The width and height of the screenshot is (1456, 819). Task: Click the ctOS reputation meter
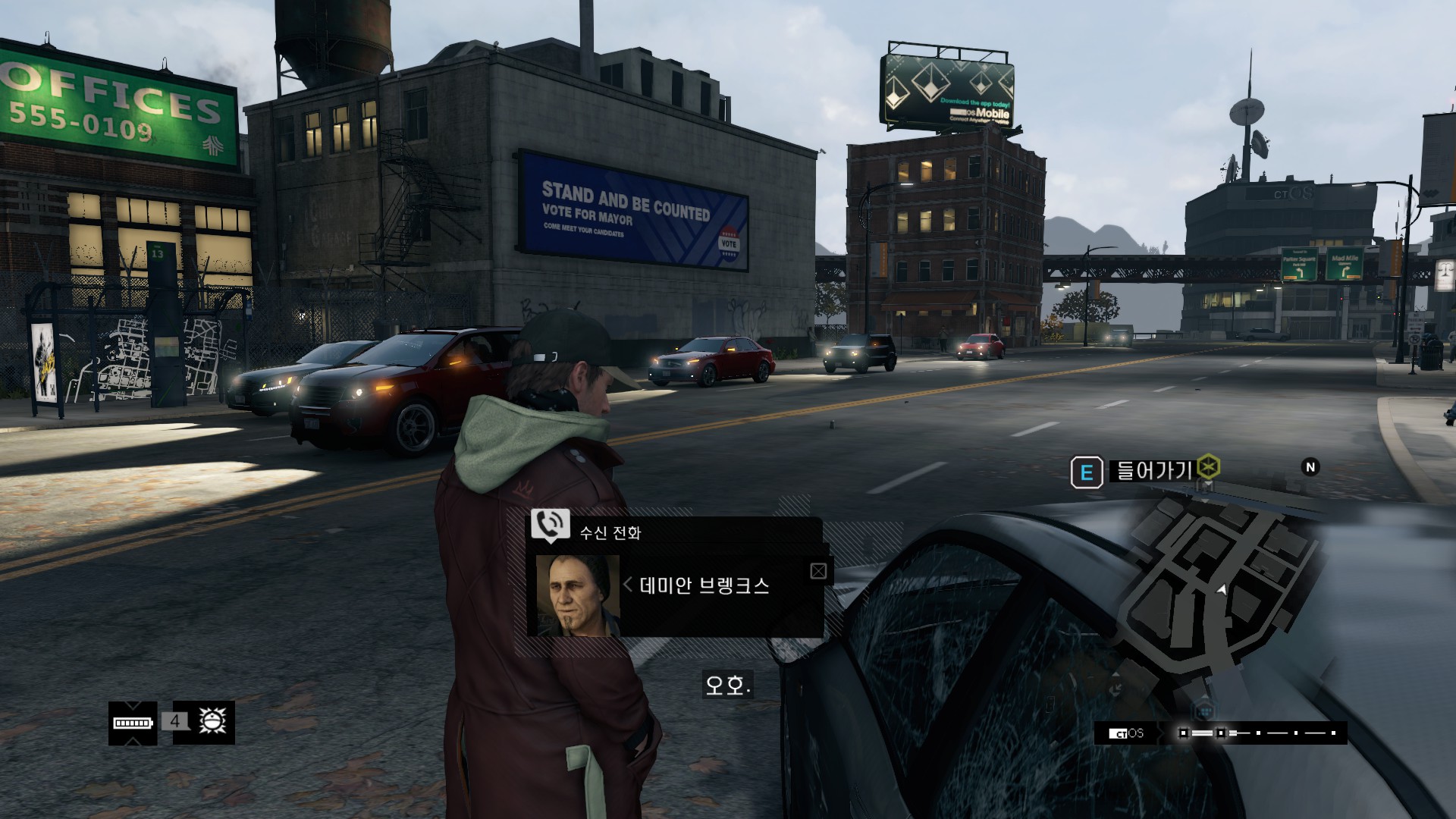coord(1259,733)
